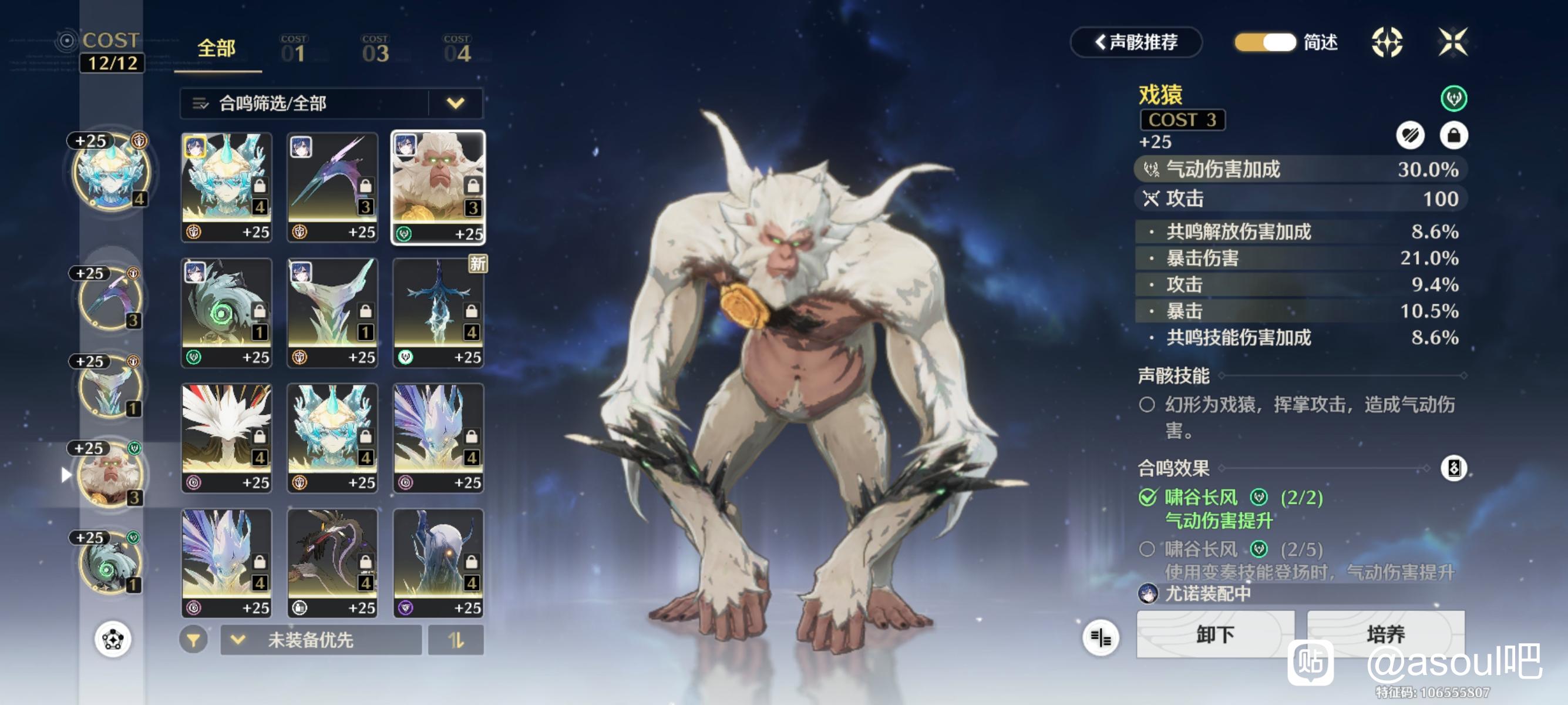
Task: Choose the white-feathered red-crested echo
Action: tap(227, 438)
